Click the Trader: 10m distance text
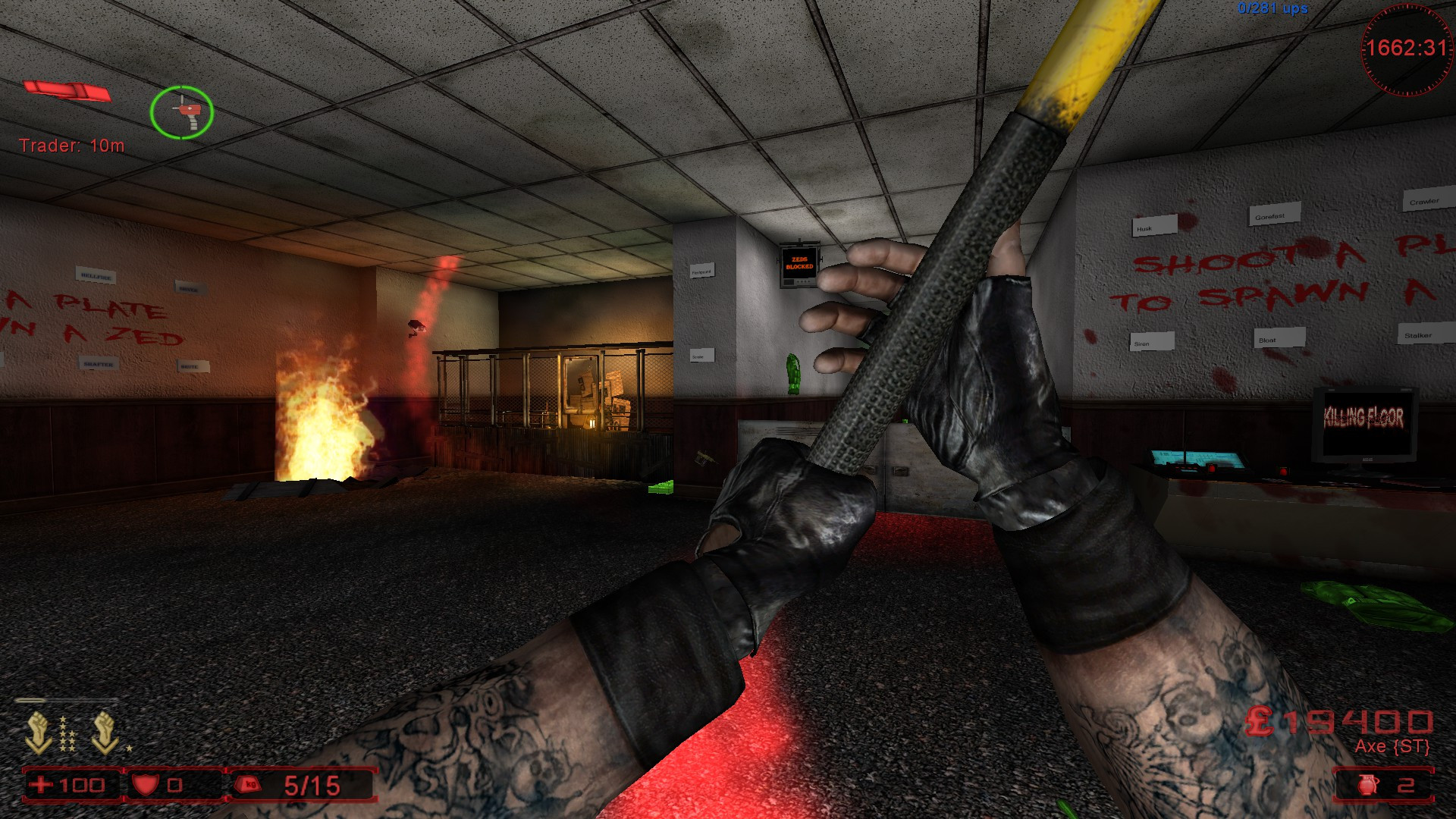Image resolution: width=1456 pixels, height=819 pixels. point(73,146)
